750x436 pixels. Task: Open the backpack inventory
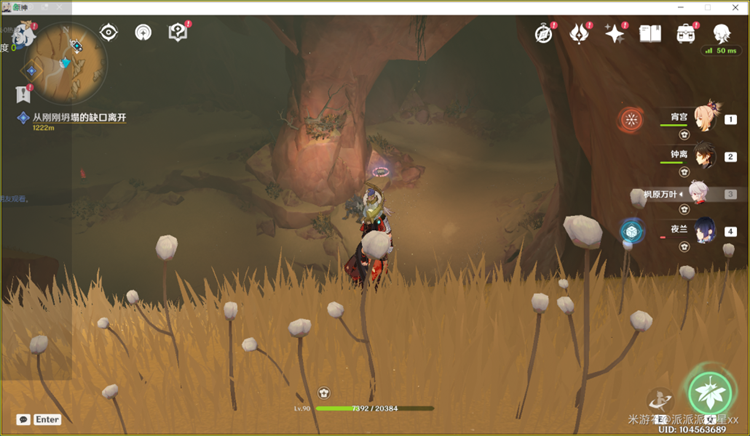click(686, 34)
